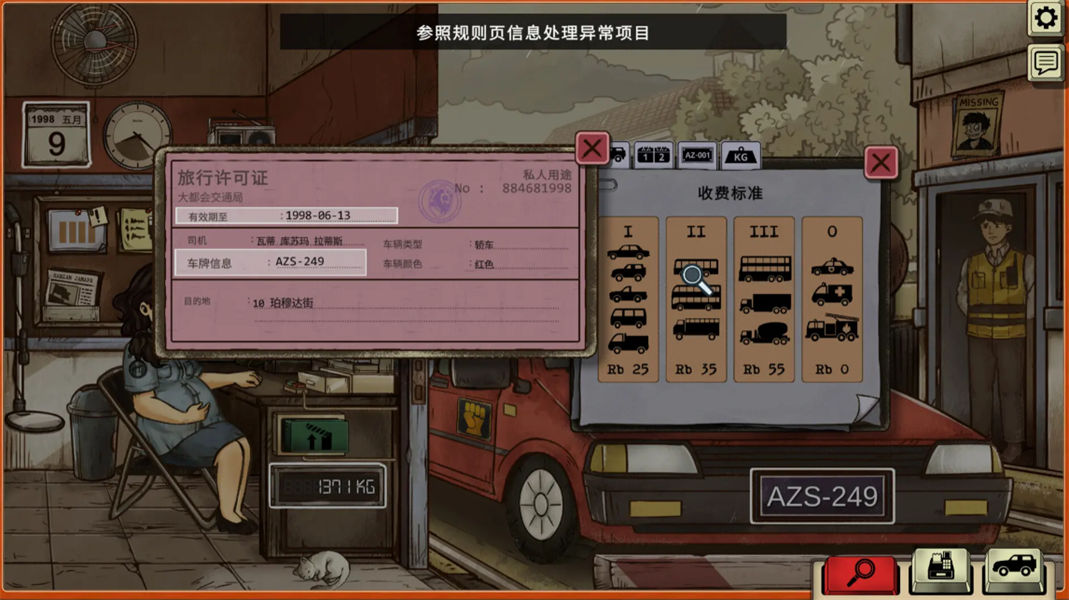Screen dimensions: 1069x600
Task: Switch to the KG weight rules tab
Action: 740,156
